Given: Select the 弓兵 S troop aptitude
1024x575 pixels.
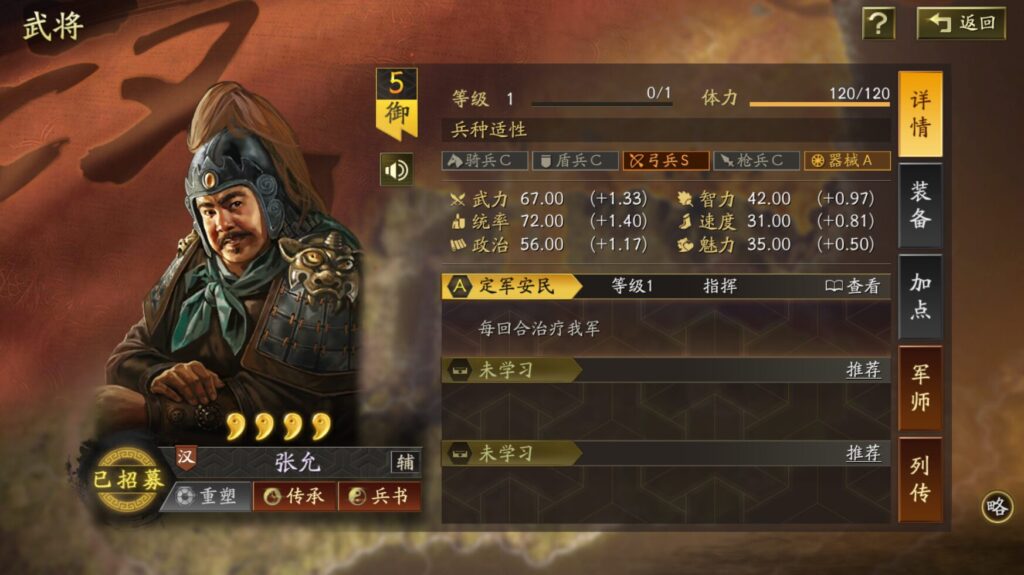Looking at the screenshot, I should pyautogui.click(x=666, y=160).
